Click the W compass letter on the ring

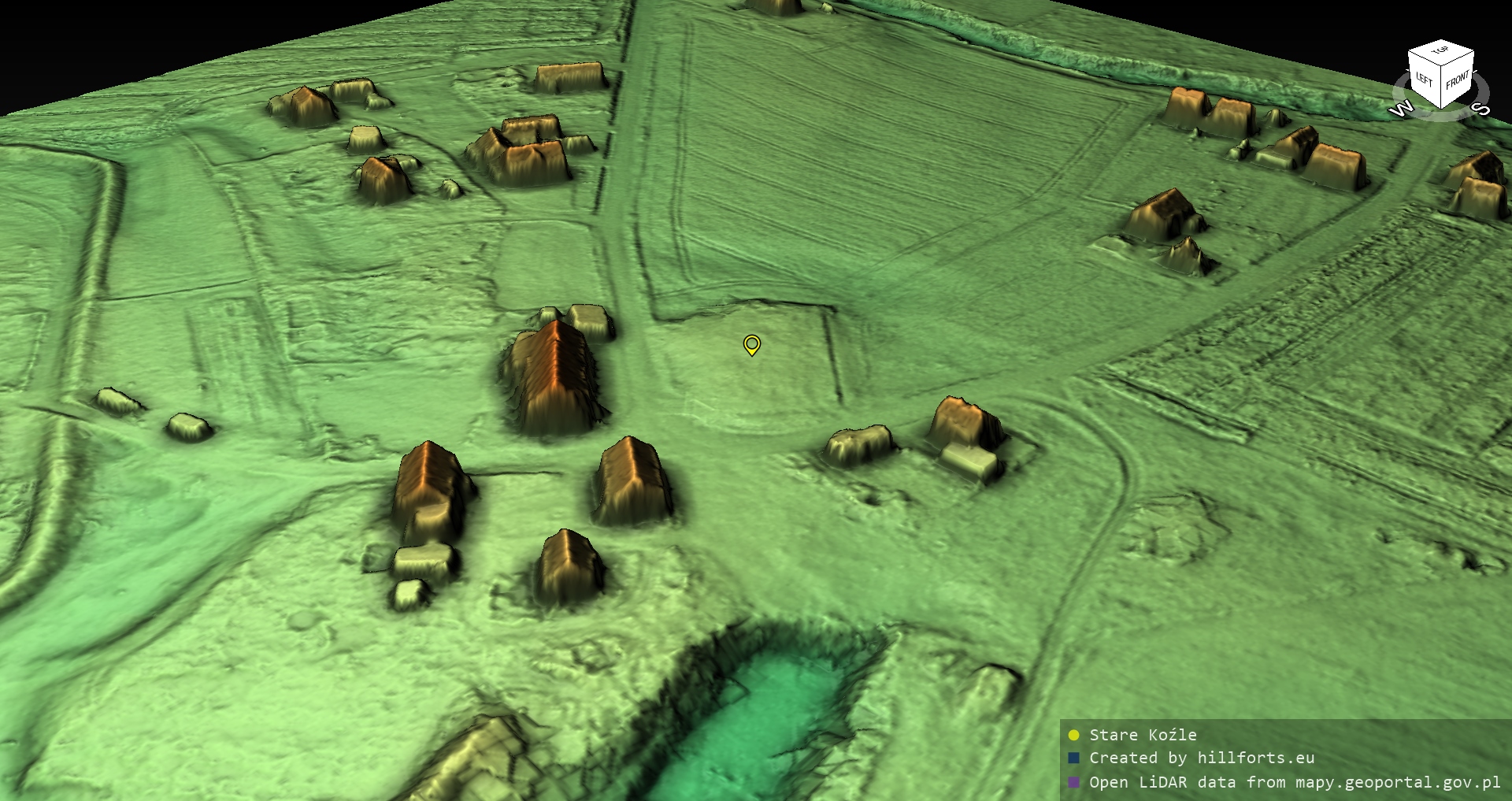pyautogui.click(x=1401, y=109)
